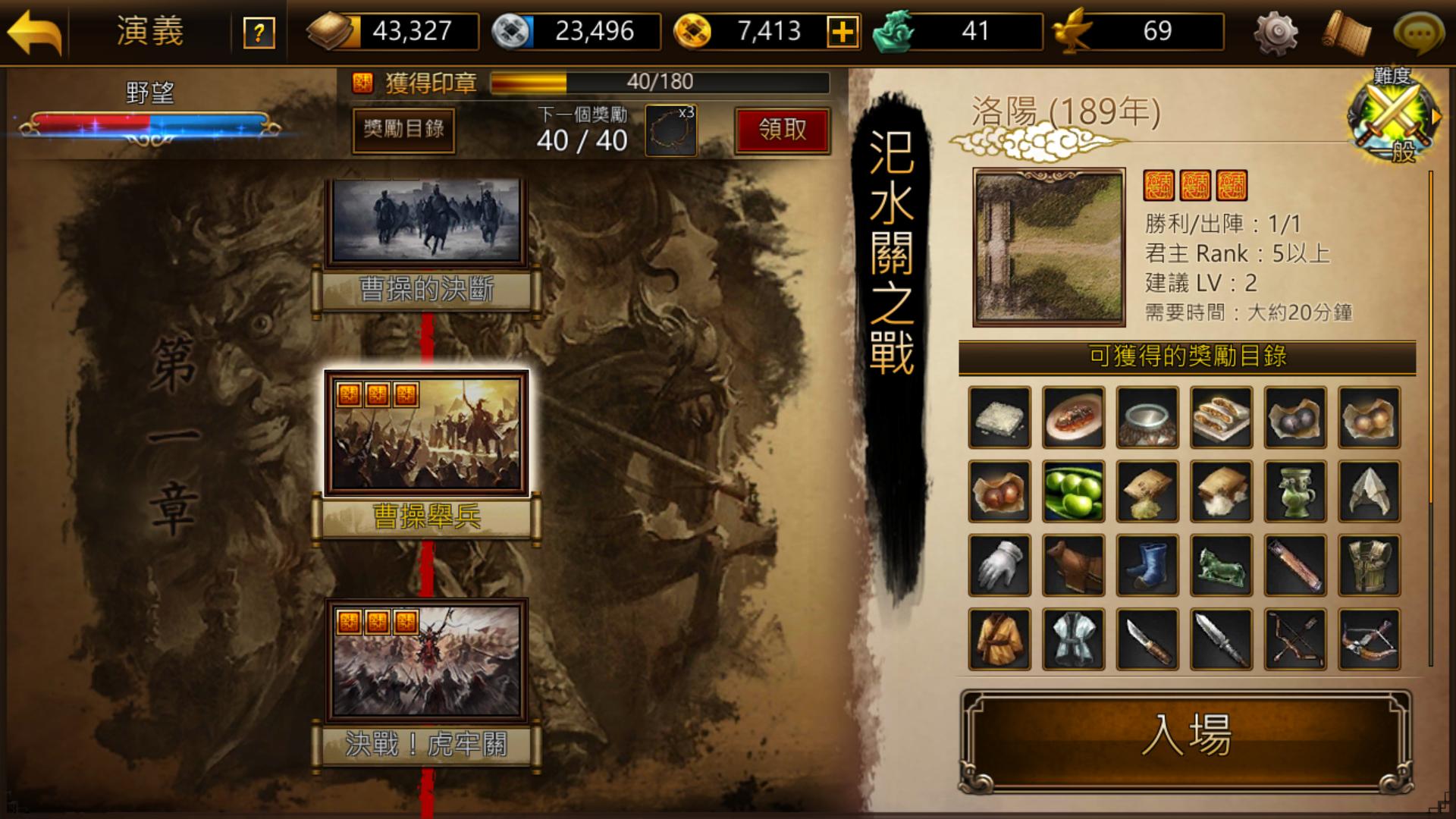The image size is (1456, 819).
Task: Select the green apples reward item
Action: click(1074, 491)
